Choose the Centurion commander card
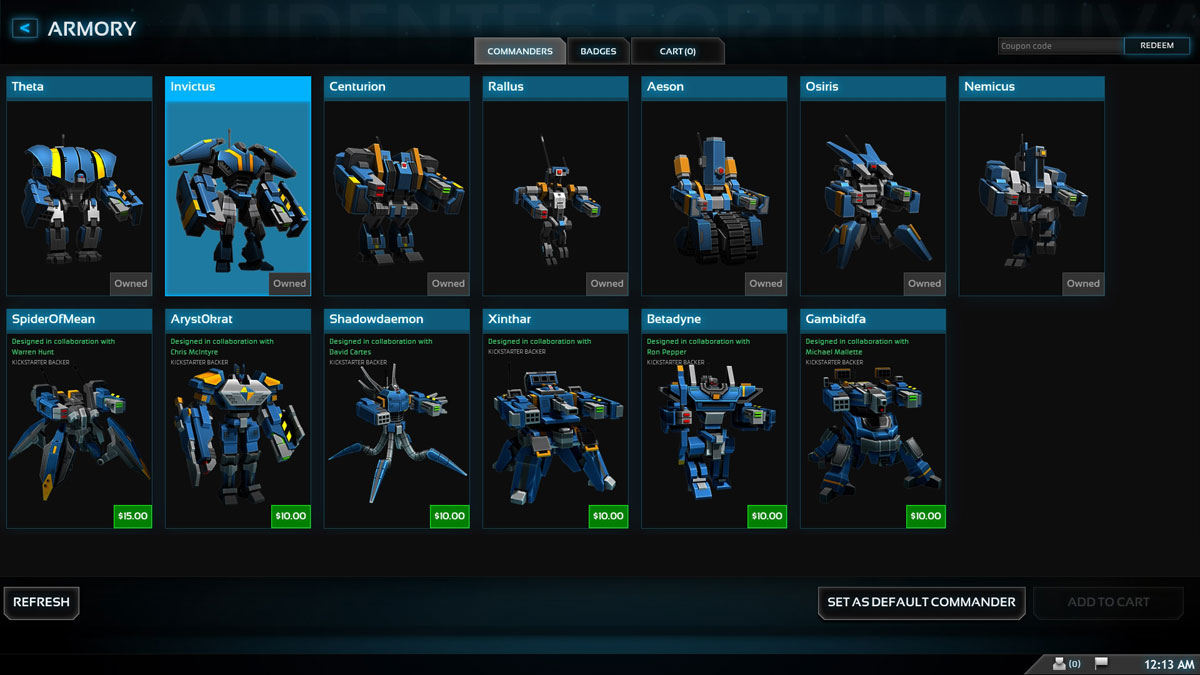 [x=396, y=190]
